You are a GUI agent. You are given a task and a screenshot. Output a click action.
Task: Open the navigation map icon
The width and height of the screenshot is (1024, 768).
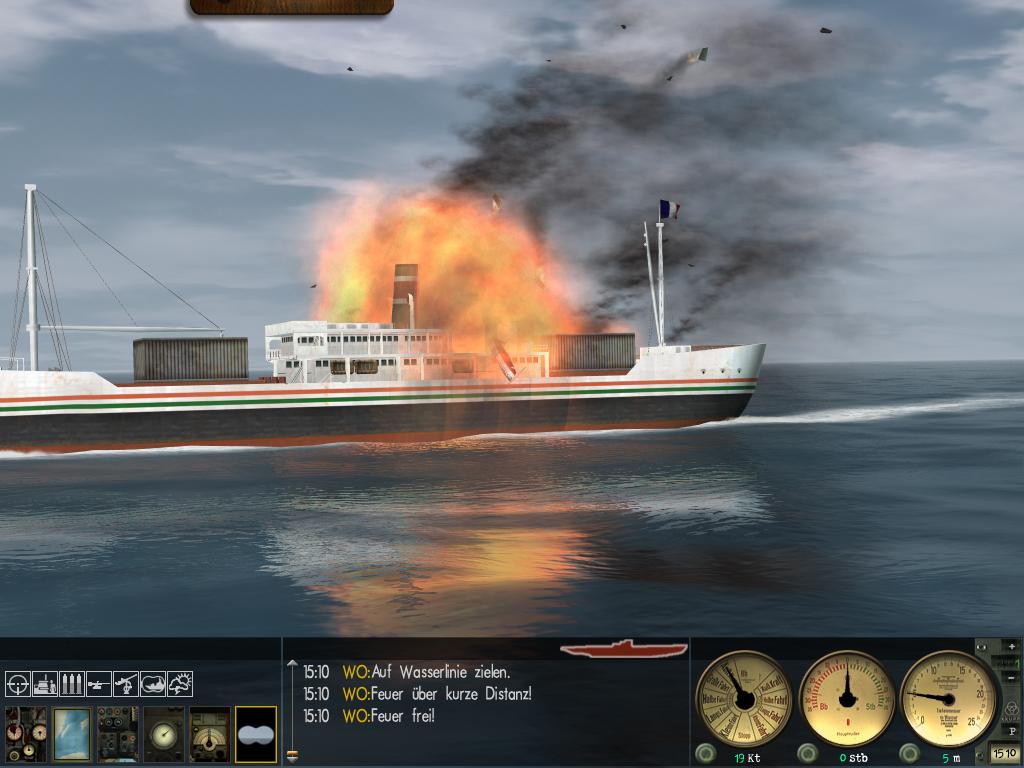153,684
